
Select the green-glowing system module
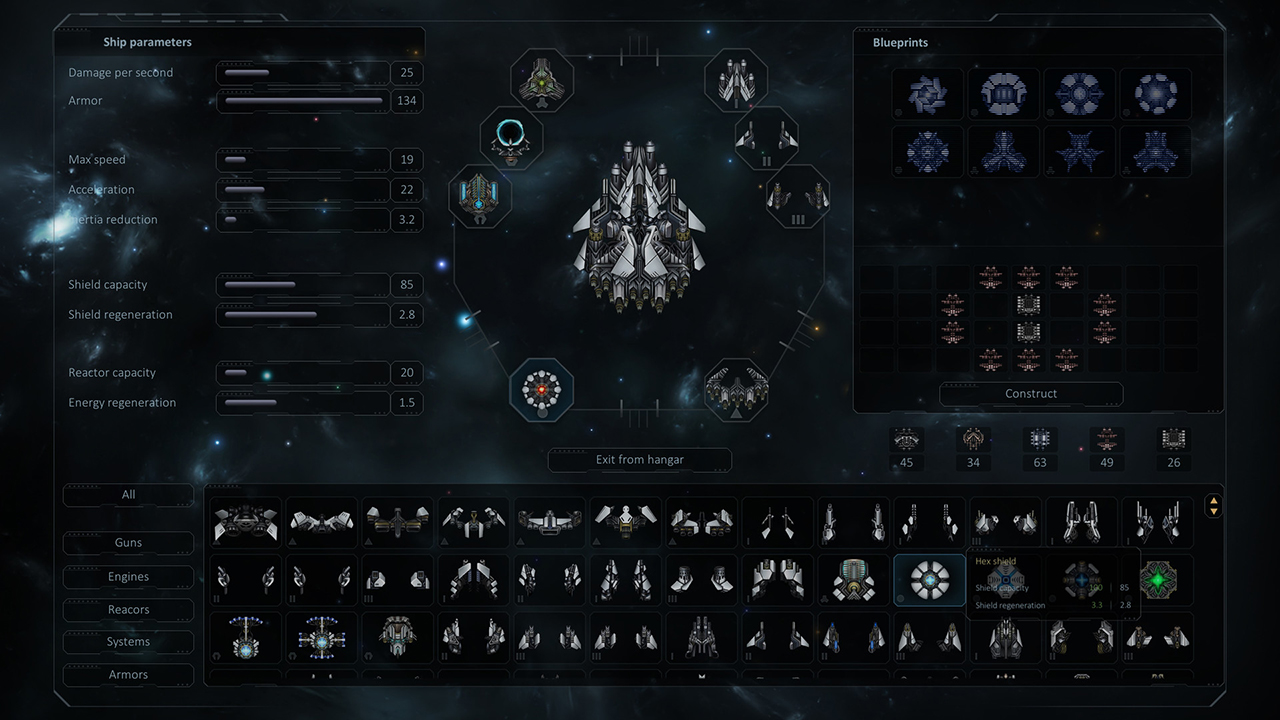pyautogui.click(x=1158, y=580)
